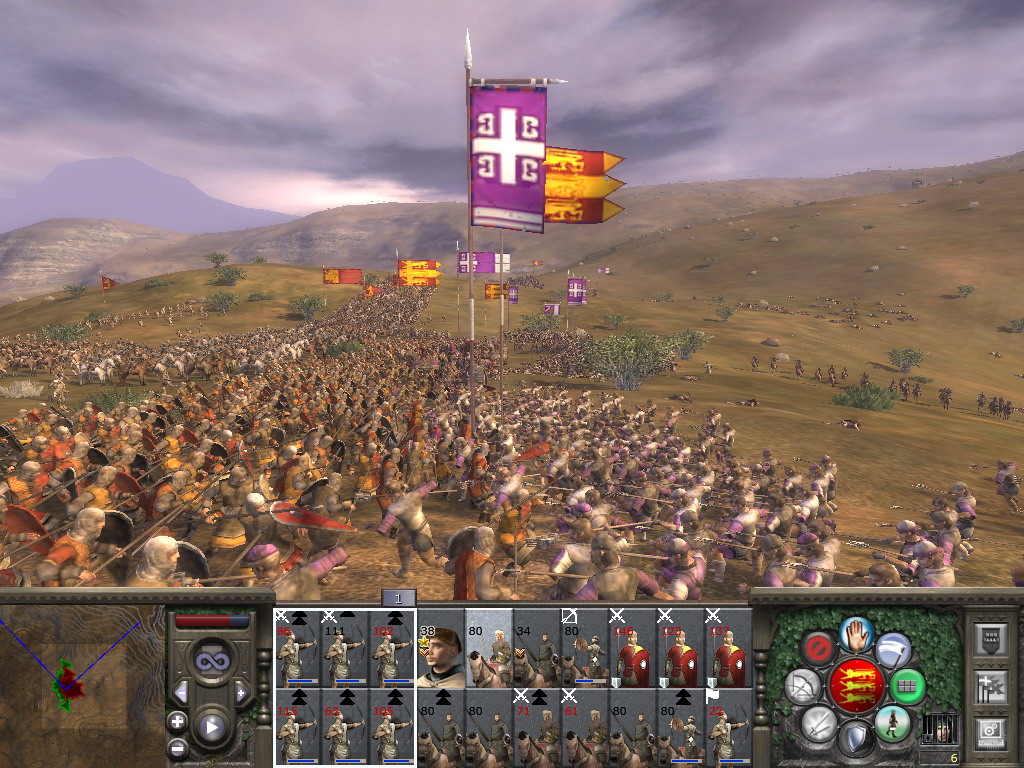Toggle the green group formation button

pos(907,686)
